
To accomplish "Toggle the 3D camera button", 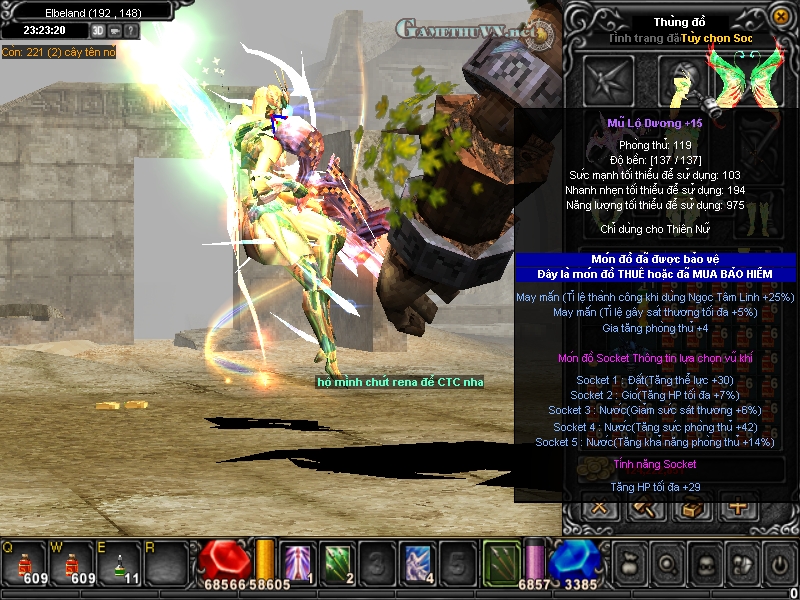I will 99,31.
